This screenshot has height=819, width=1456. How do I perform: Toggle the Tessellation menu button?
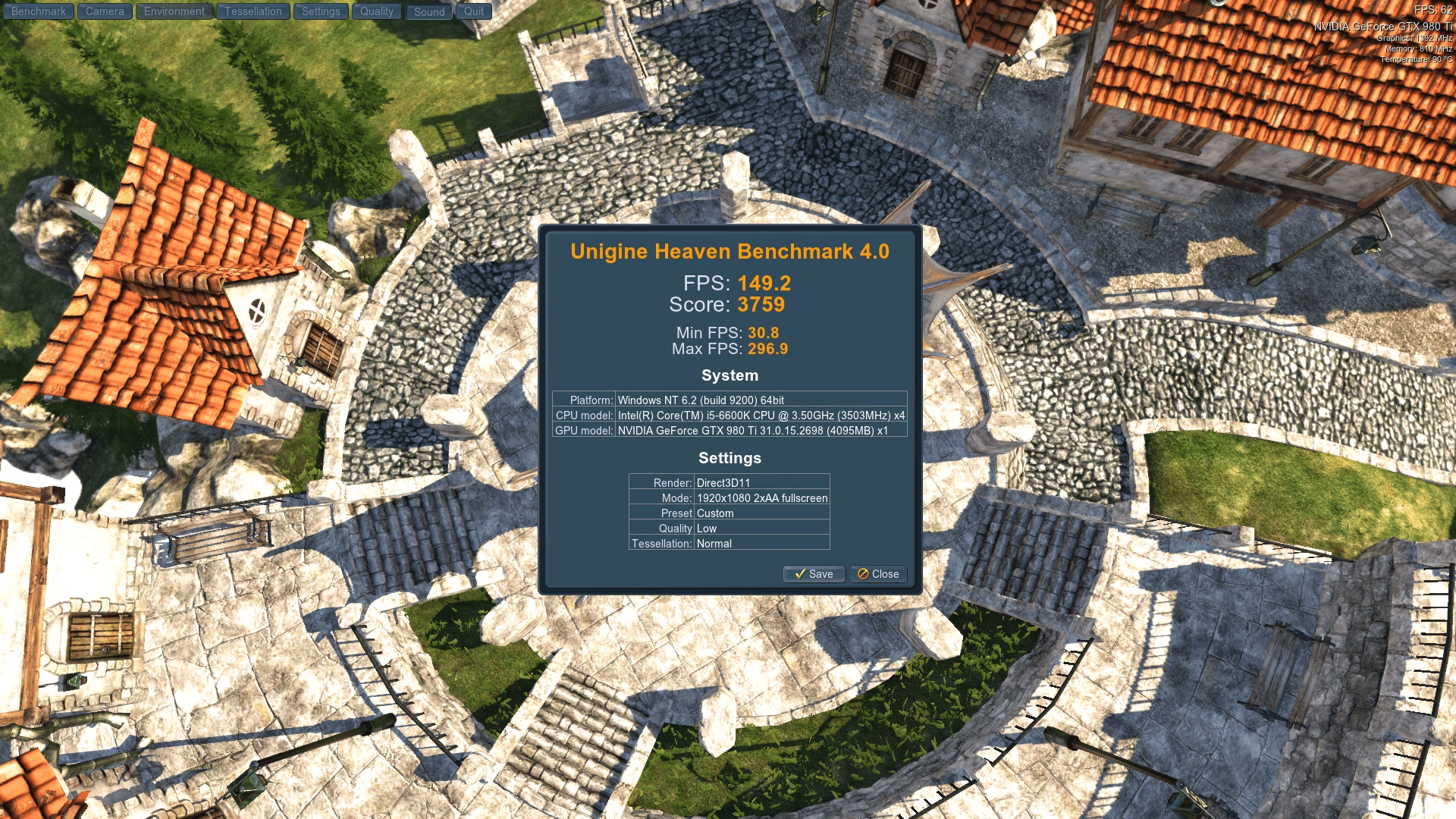pos(253,11)
